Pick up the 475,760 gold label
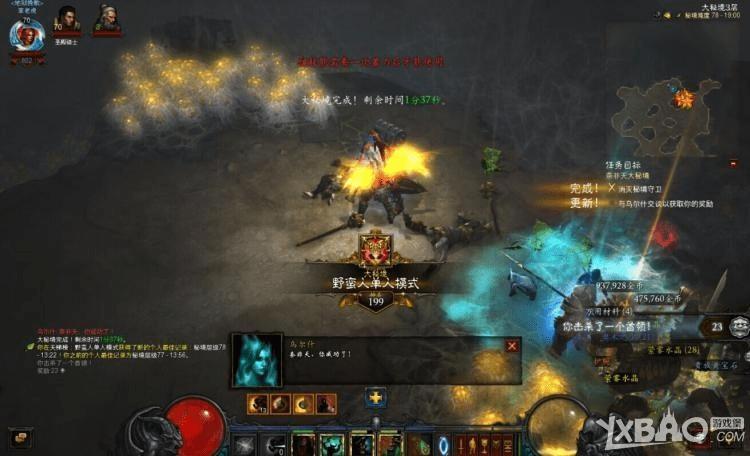This screenshot has height=456, width=750. (x=656, y=298)
